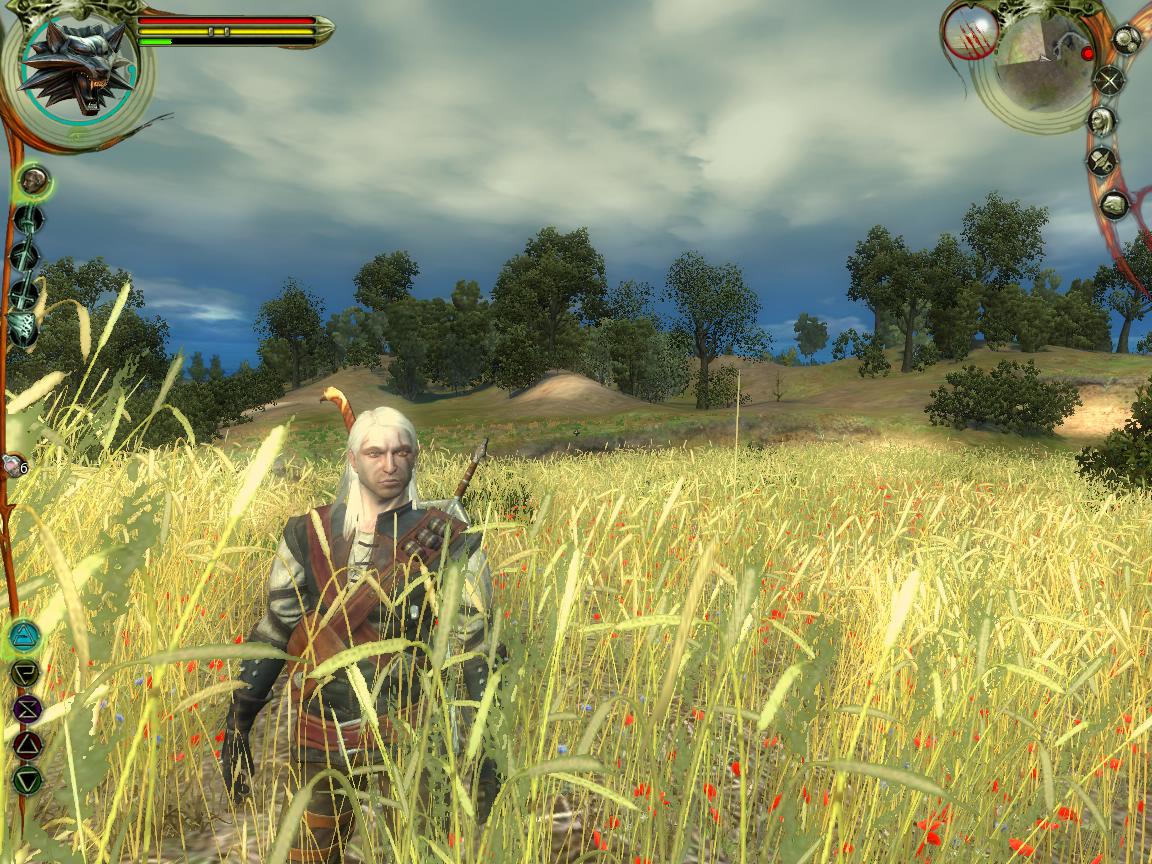Select the highlighted face icon under the medallion
This screenshot has height=864, width=1152.
pos(34,181)
